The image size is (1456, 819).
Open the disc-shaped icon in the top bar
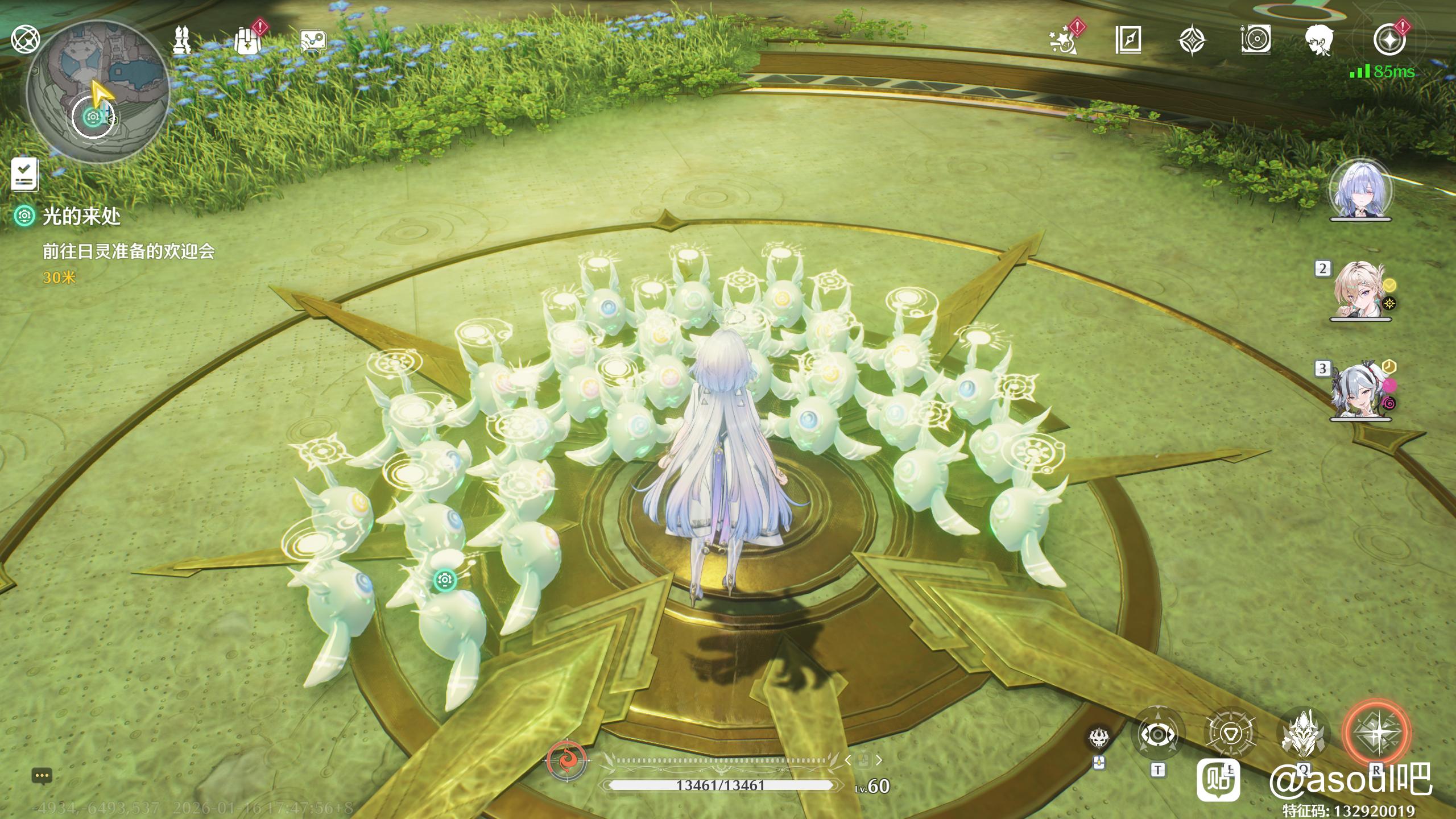[1255, 40]
